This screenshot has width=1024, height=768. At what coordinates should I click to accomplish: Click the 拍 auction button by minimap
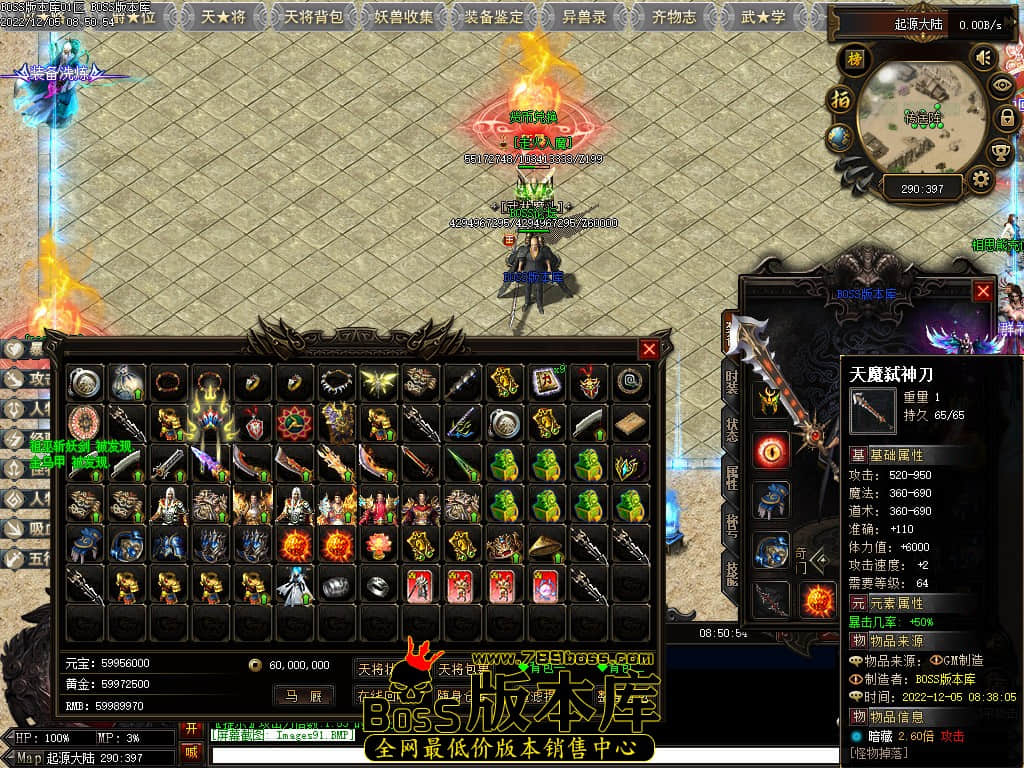tap(839, 100)
